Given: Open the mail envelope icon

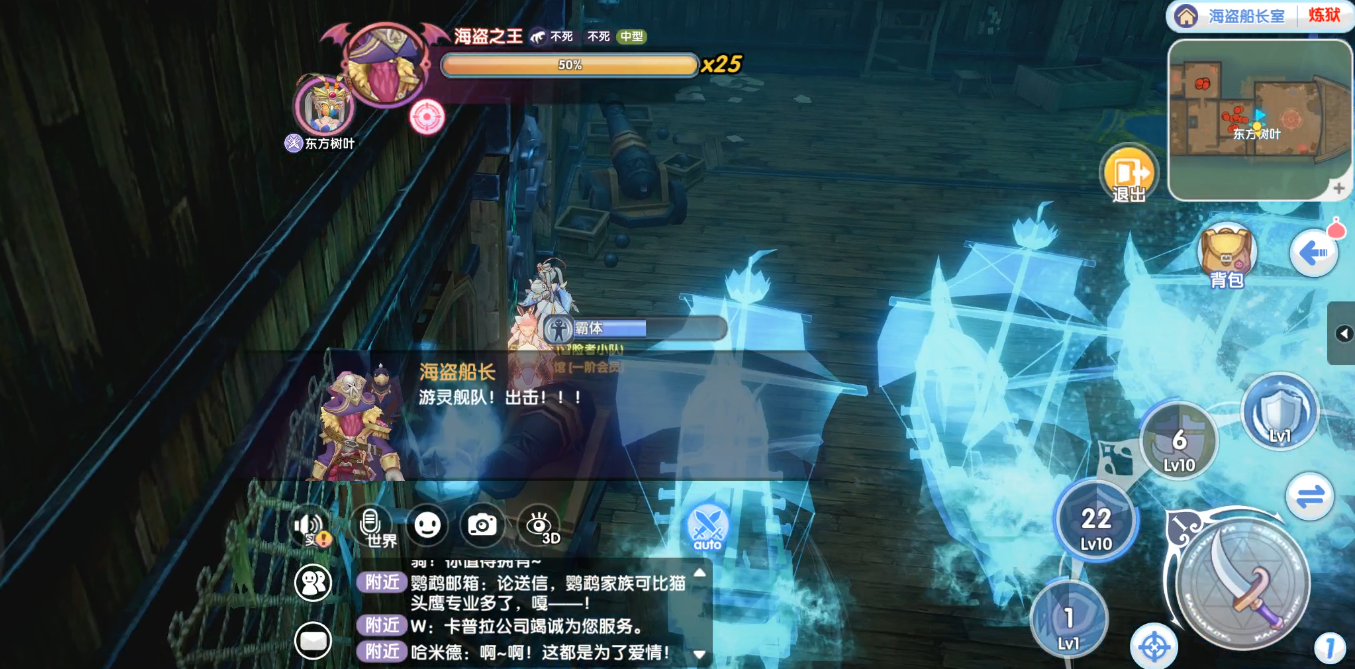Looking at the screenshot, I should [313, 640].
